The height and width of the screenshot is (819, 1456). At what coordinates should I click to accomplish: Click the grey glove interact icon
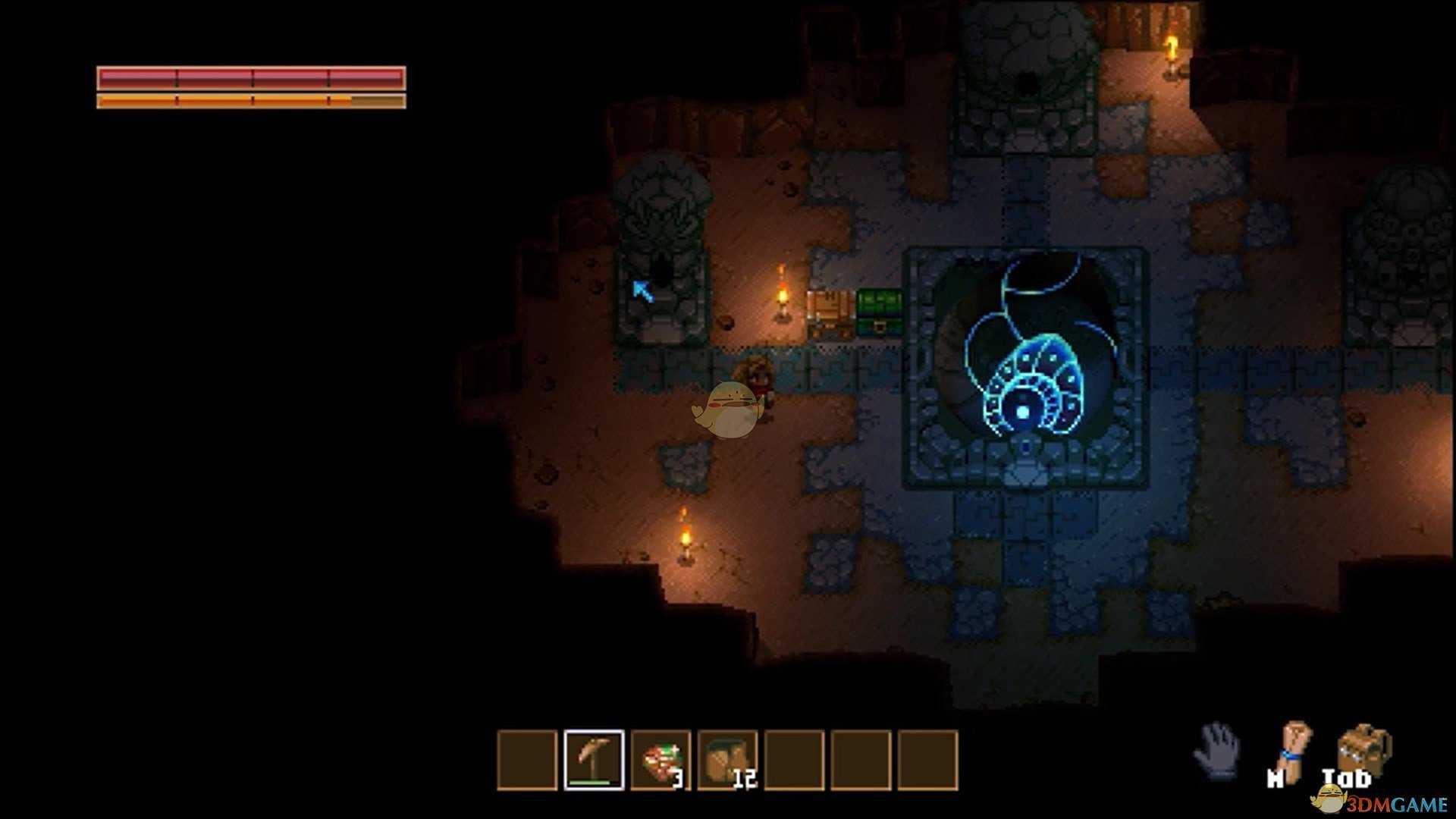[x=1217, y=749]
